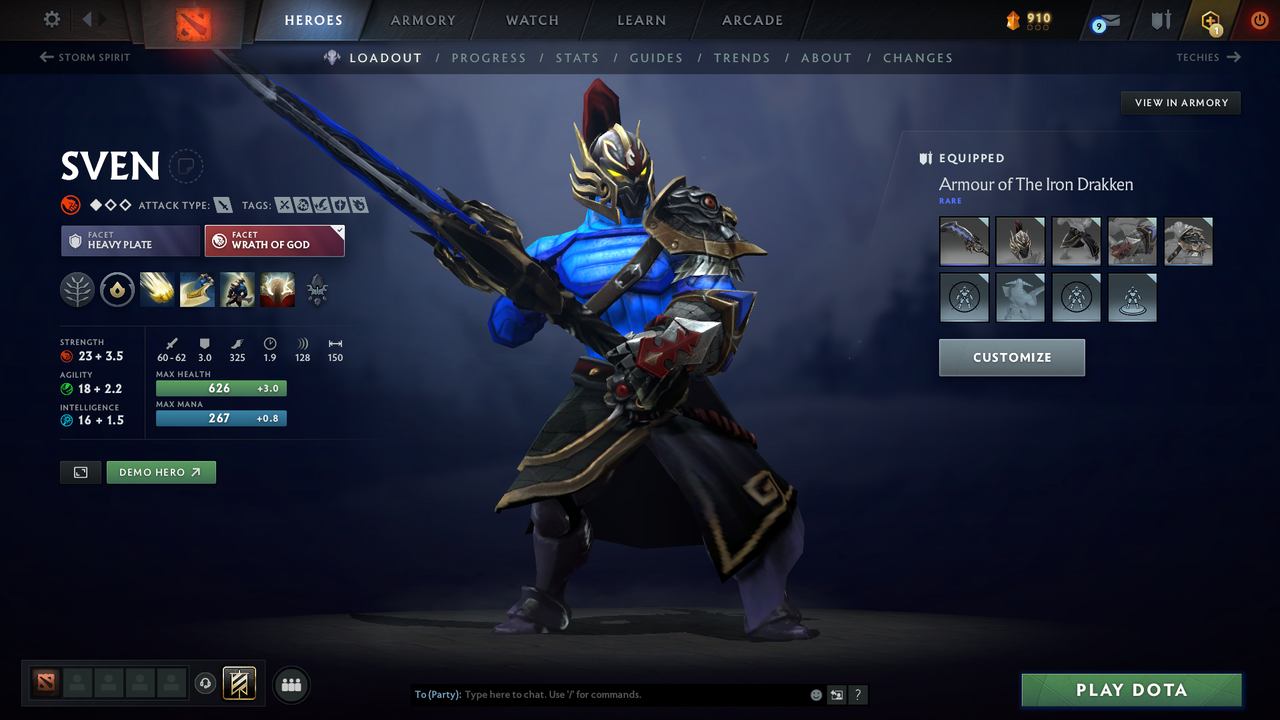
Task: Switch to the Guides tab
Action: (656, 57)
